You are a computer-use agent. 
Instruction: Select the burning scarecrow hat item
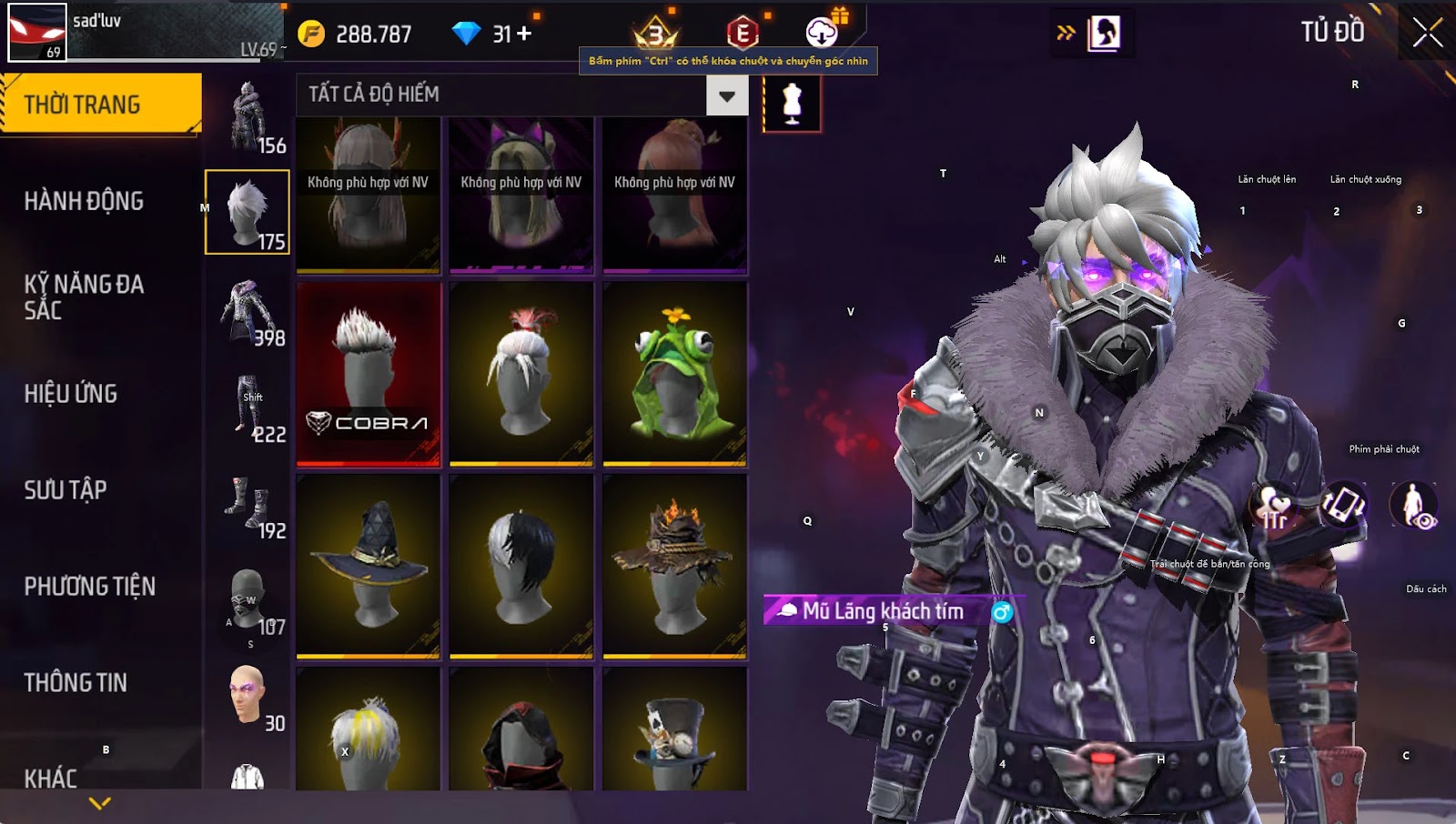pyautogui.click(x=674, y=566)
